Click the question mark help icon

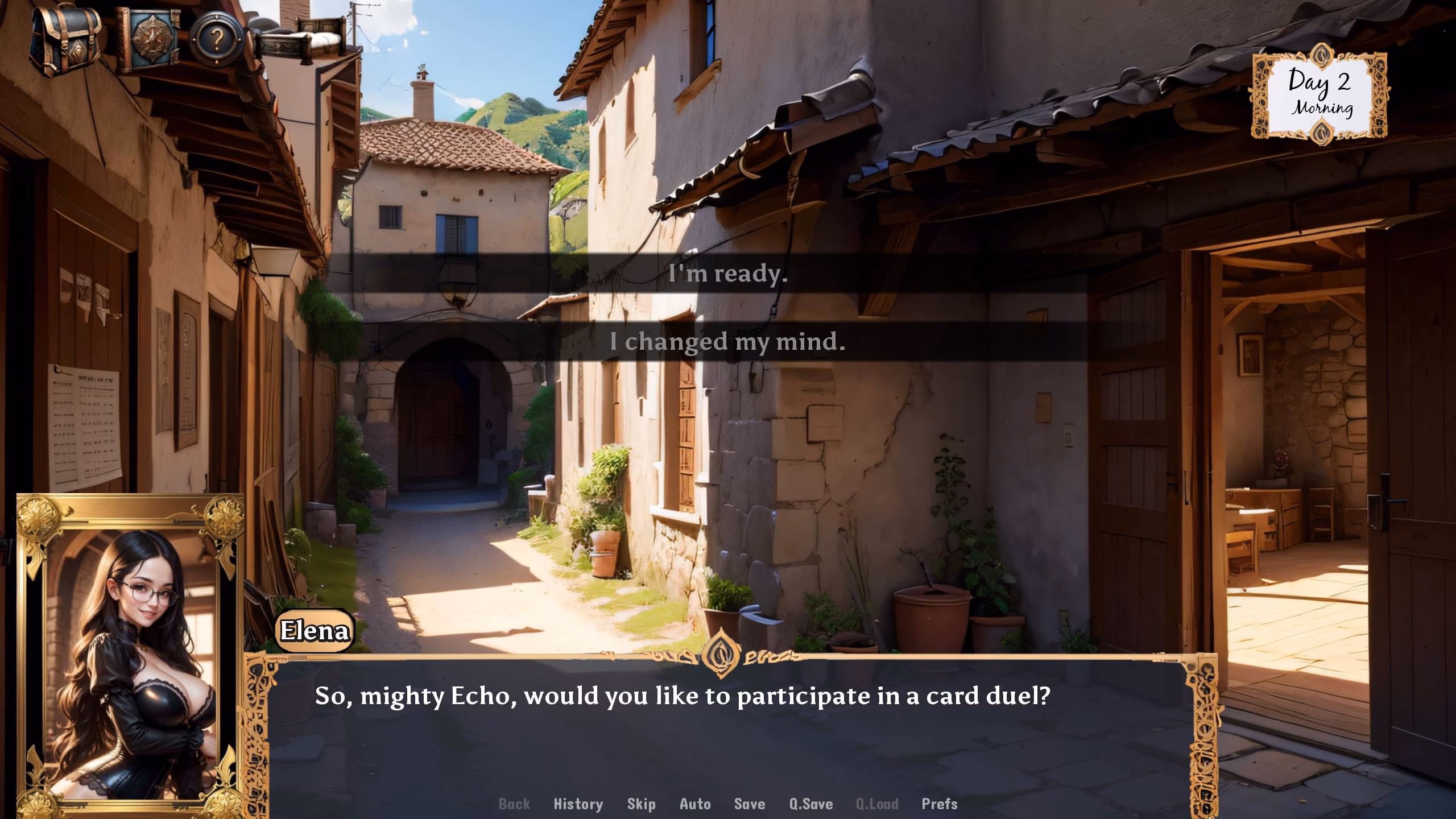coord(216,40)
